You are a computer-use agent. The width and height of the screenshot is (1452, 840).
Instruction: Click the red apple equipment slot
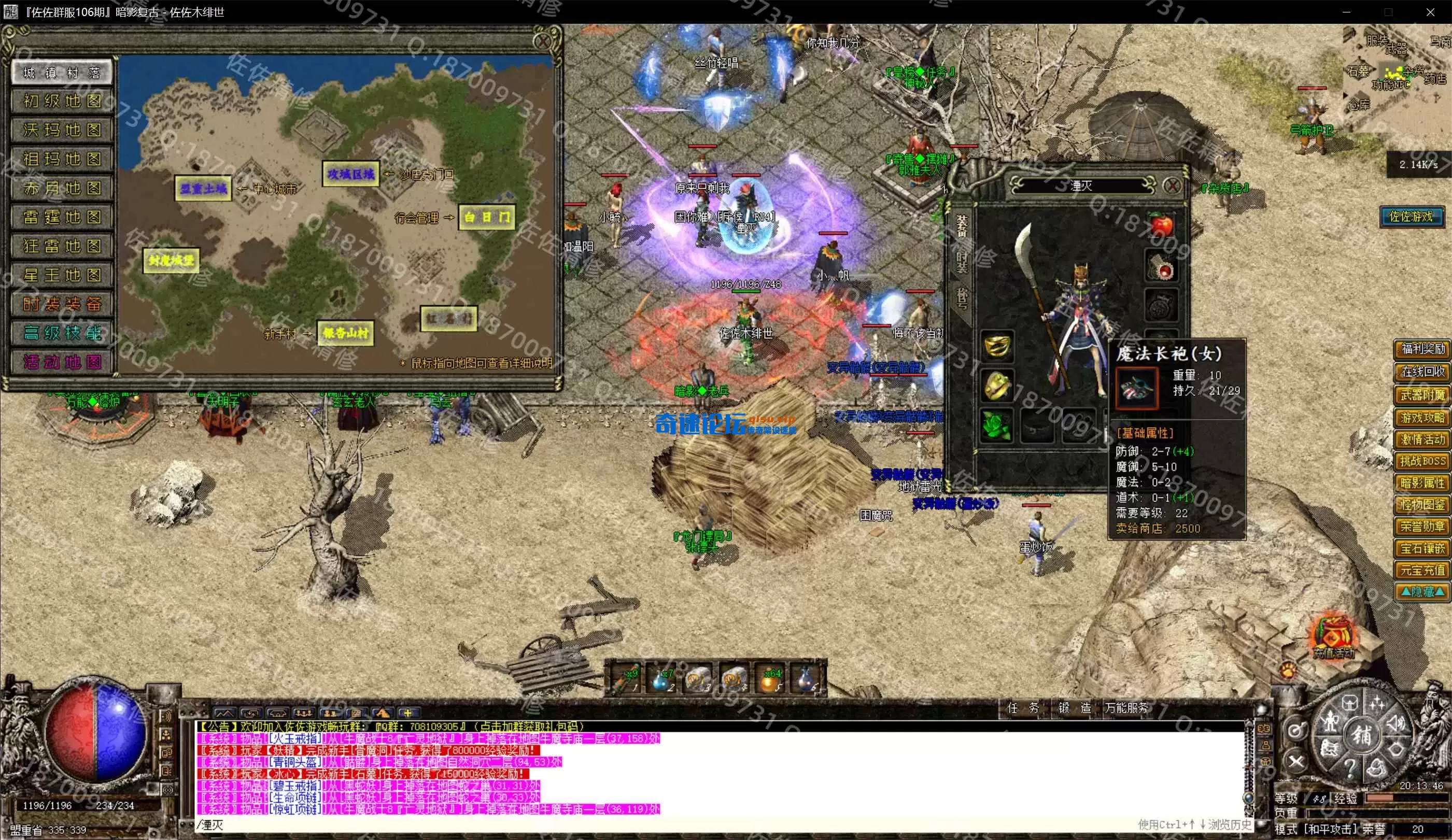pos(1161,225)
